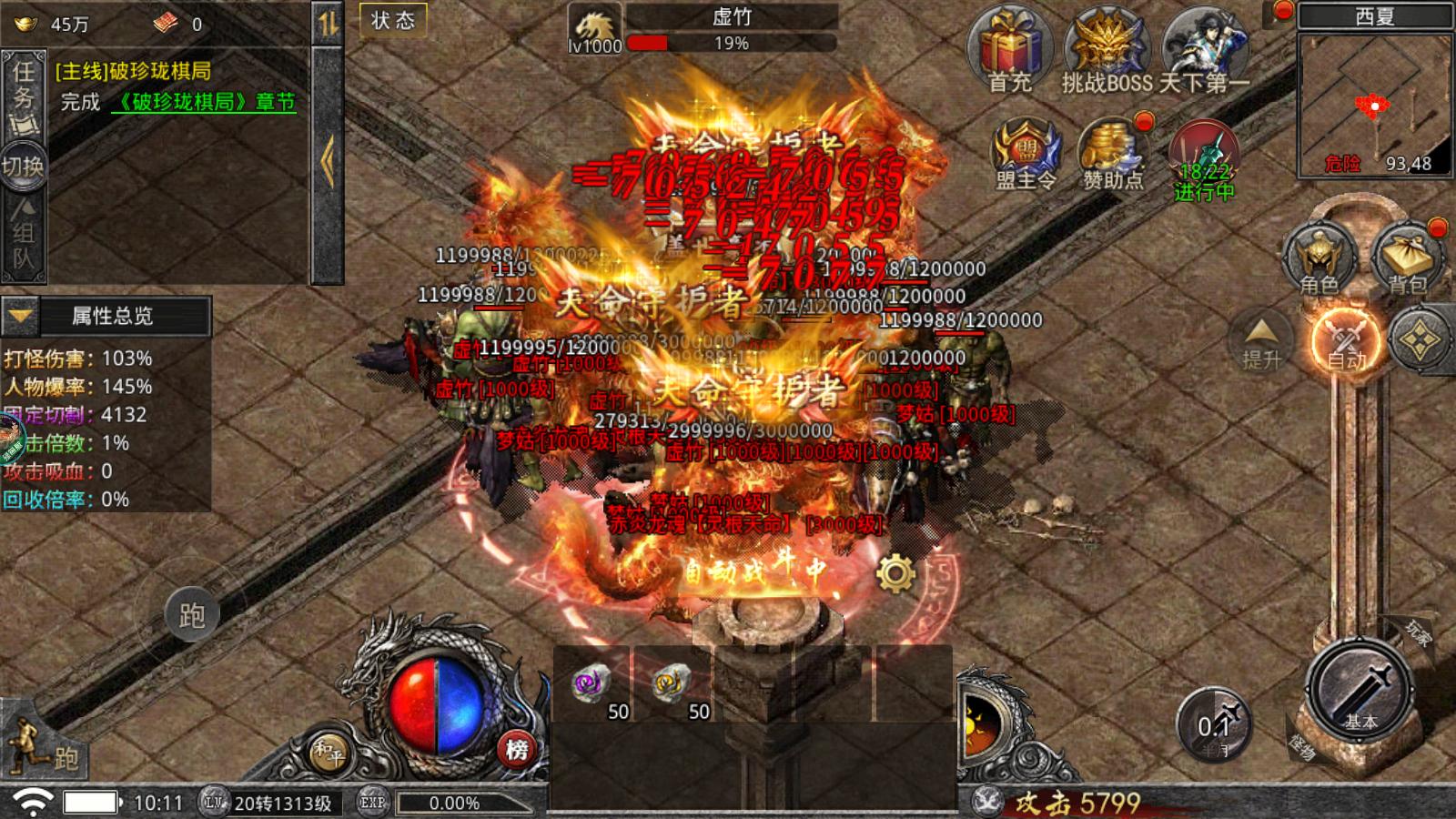Open the gear settings icon
Screen dimensions: 1456x819
[x=895, y=573]
